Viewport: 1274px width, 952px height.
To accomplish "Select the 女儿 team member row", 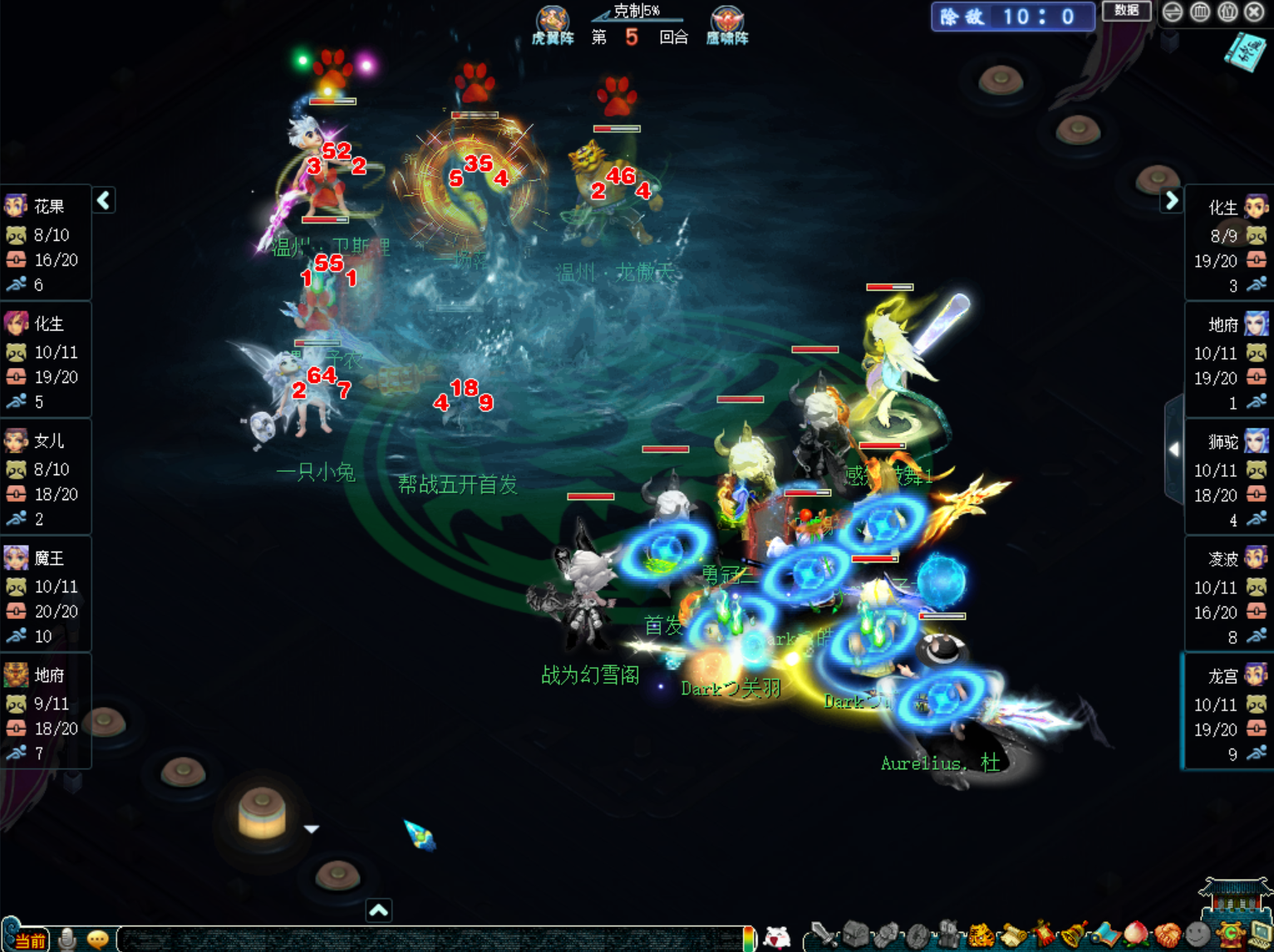I will 46,478.
